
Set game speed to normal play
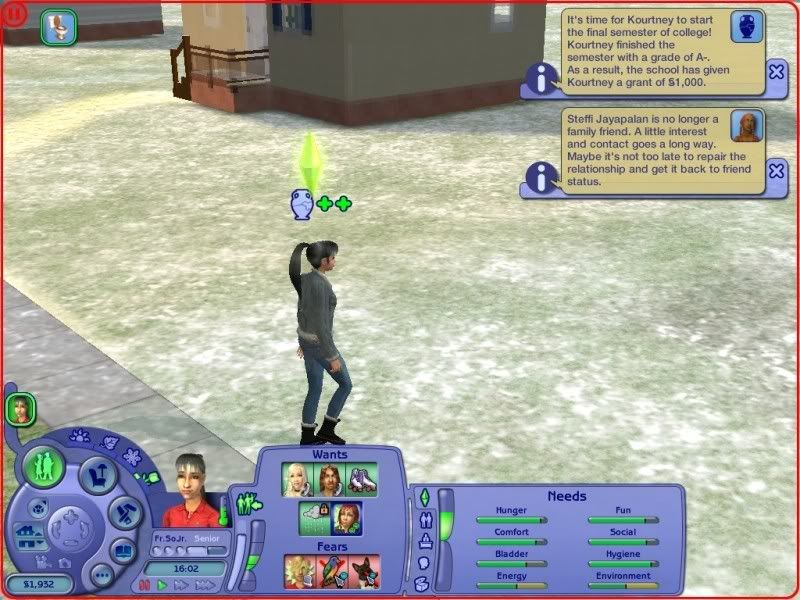162,584
